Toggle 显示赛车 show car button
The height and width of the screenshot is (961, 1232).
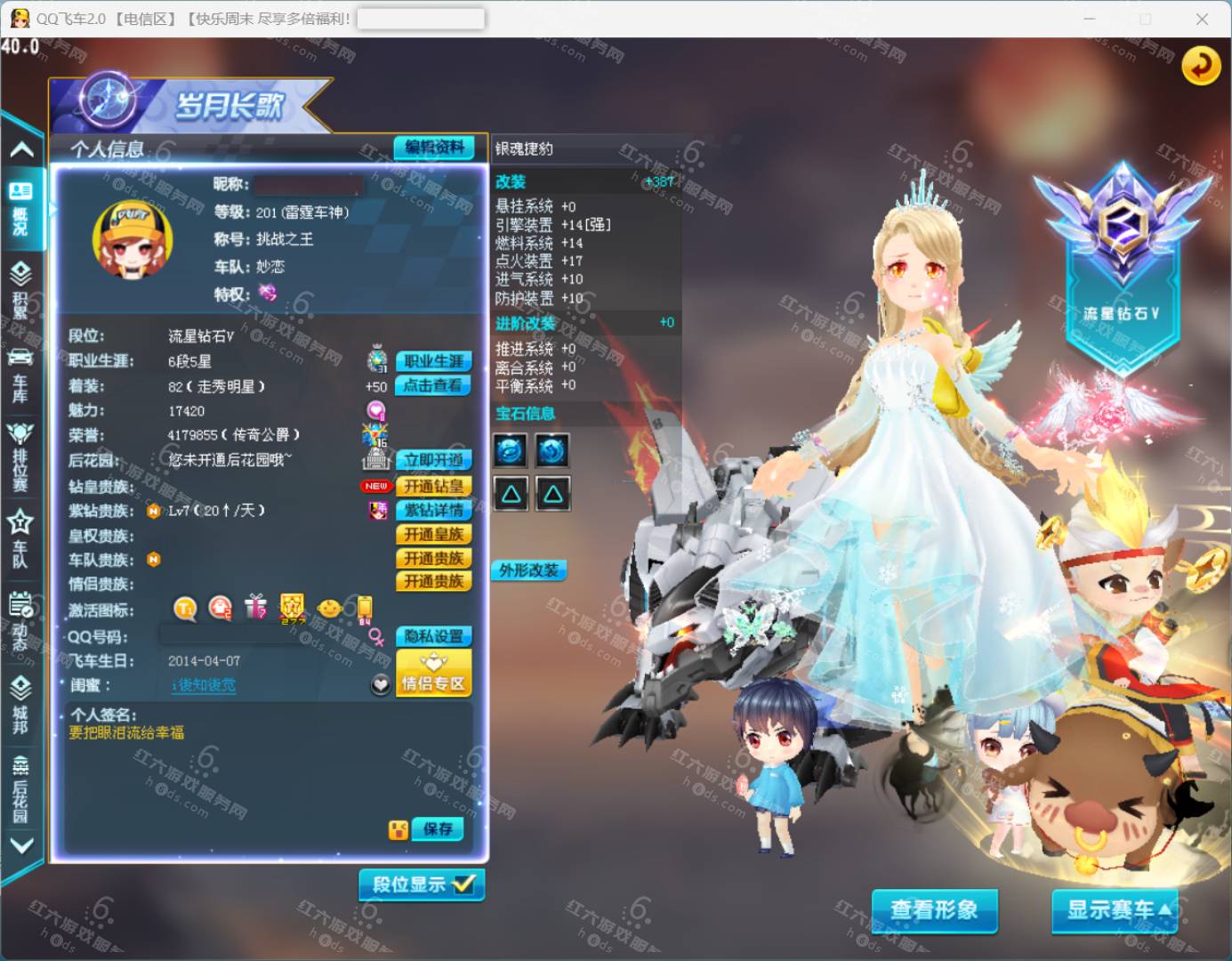coord(1115,909)
